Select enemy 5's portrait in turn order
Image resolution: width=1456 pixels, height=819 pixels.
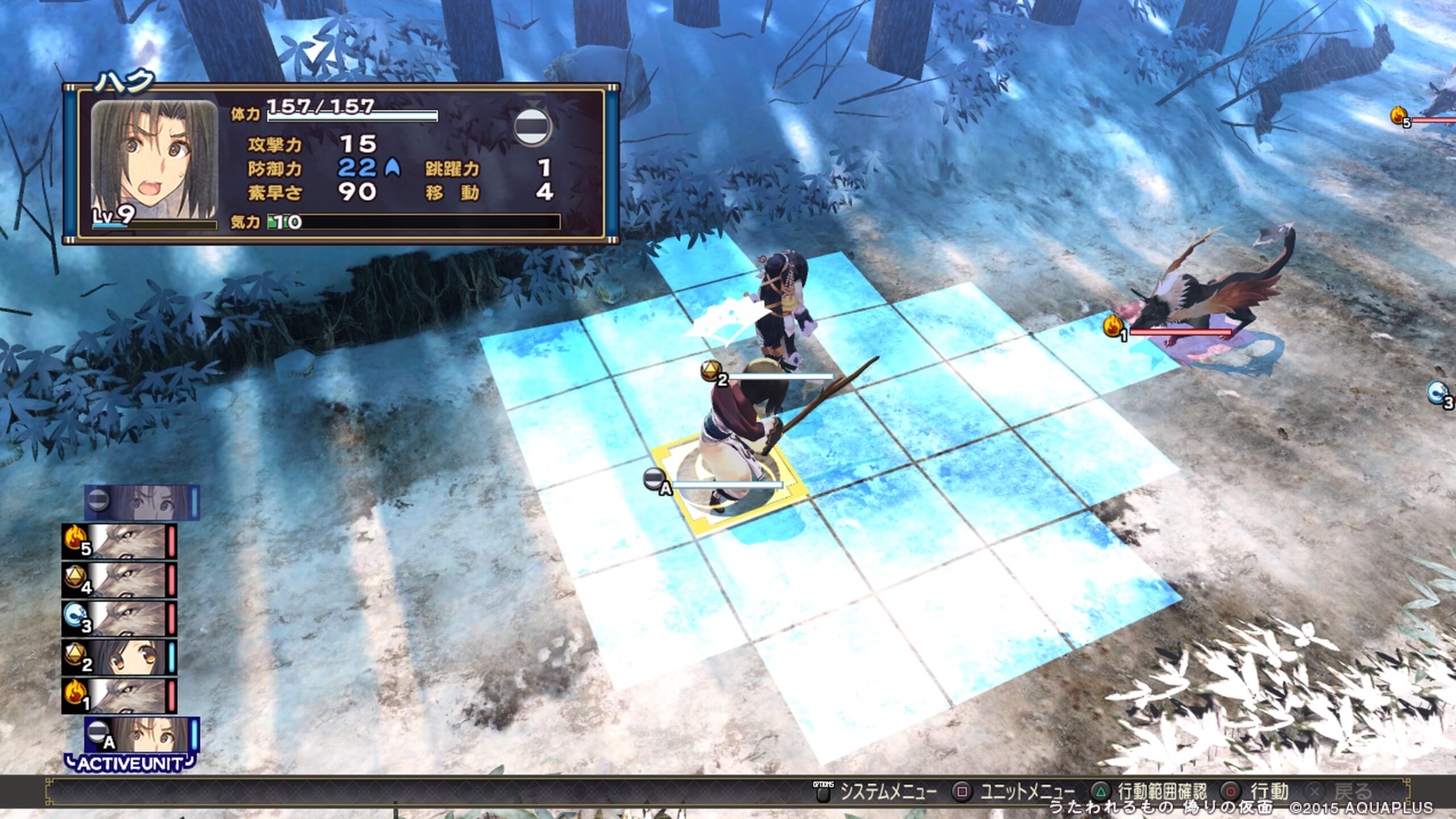(119, 541)
